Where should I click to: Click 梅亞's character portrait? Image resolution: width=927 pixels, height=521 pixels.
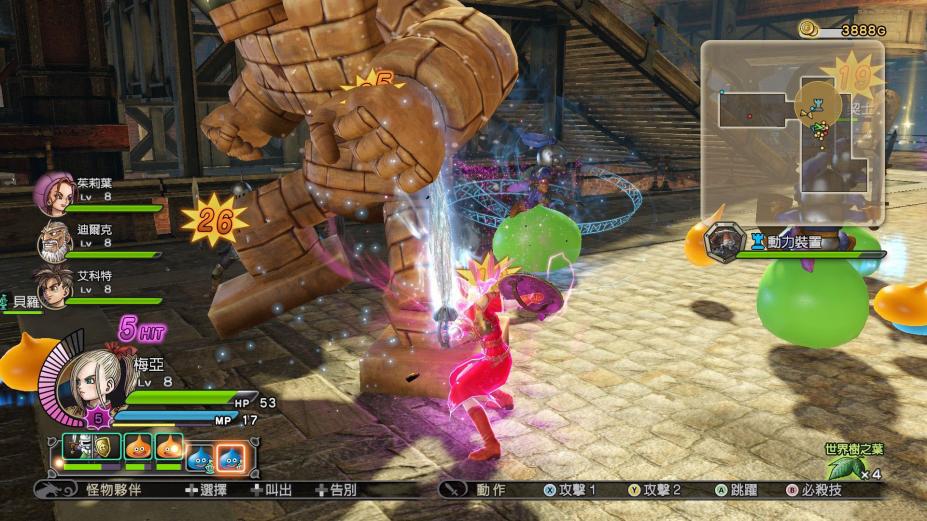point(89,381)
